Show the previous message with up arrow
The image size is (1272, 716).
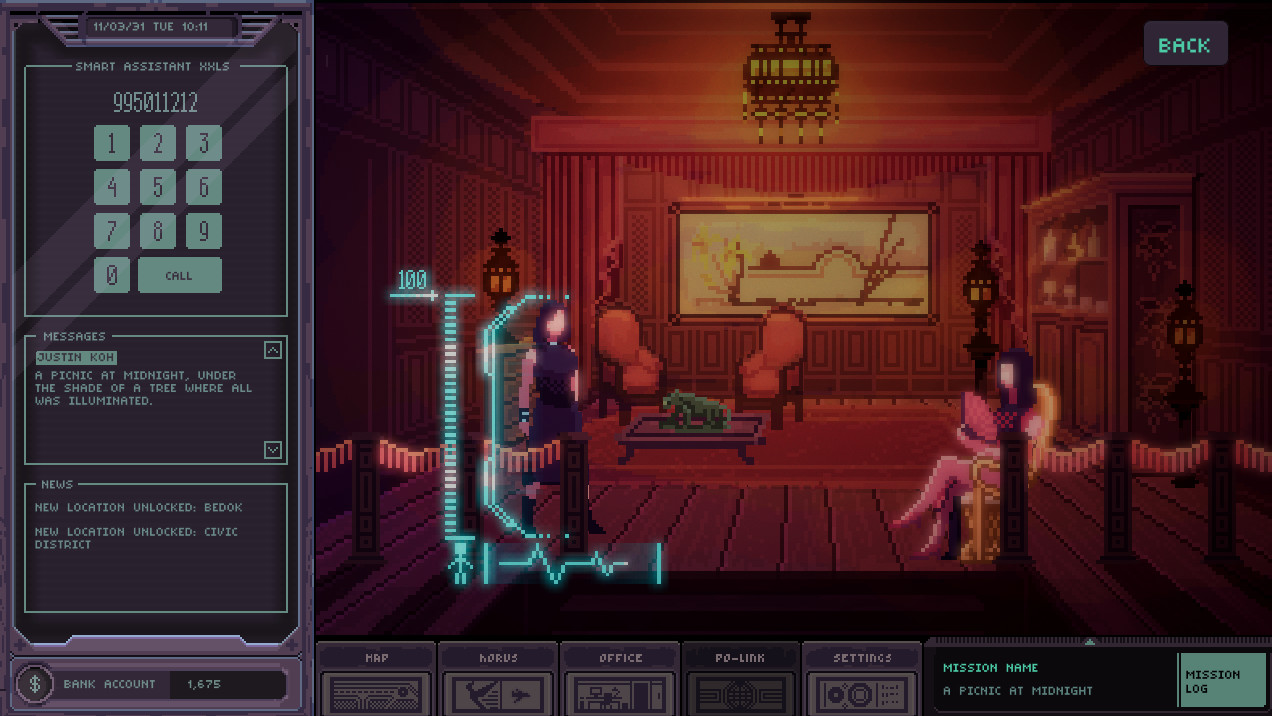tap(273, 350)
